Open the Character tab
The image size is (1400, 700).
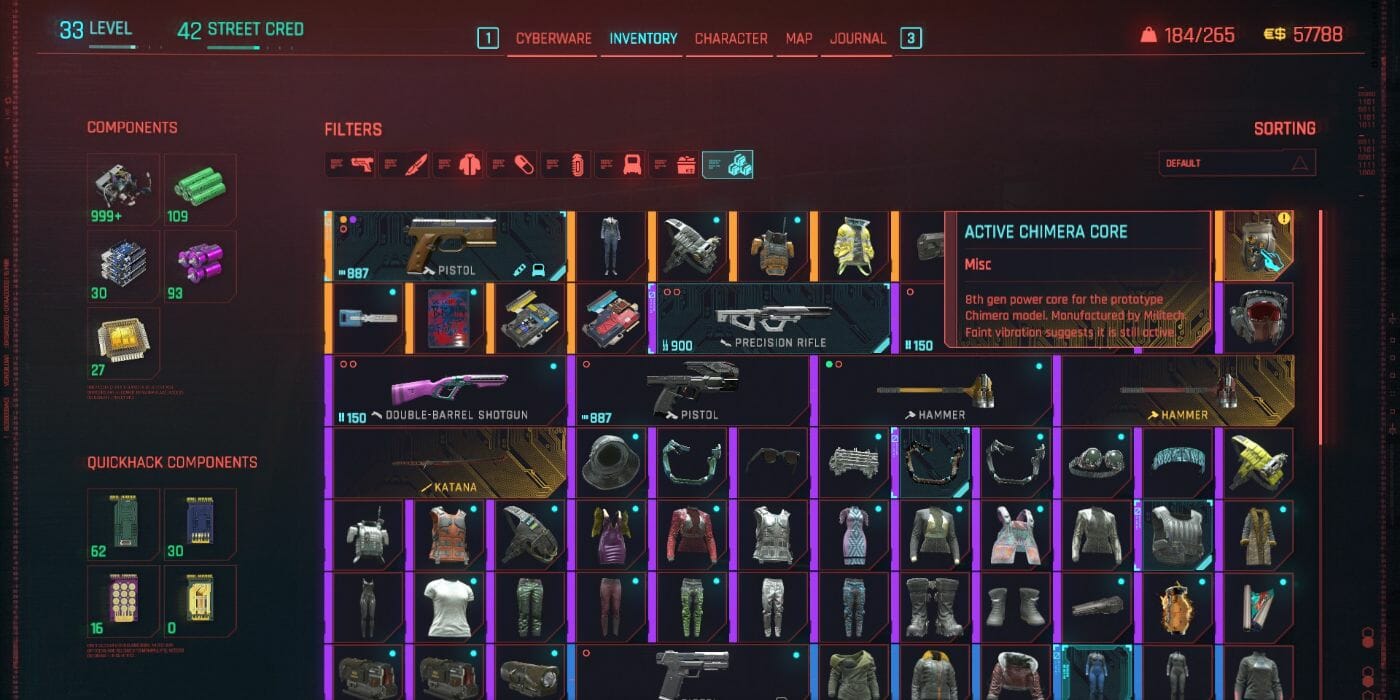pos(731,39)
